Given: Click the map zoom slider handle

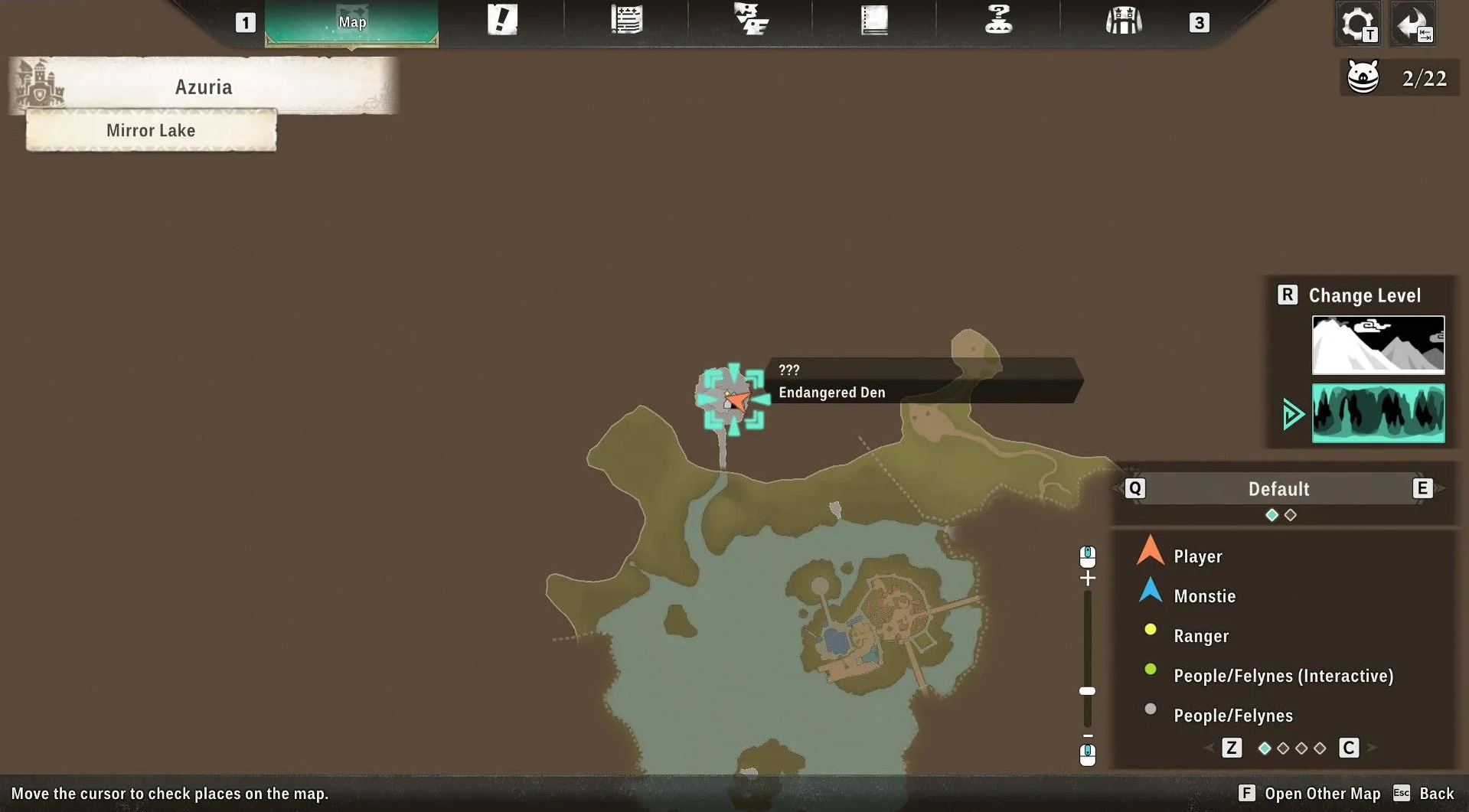Looking at the screenshot, I should [1087, 691].
